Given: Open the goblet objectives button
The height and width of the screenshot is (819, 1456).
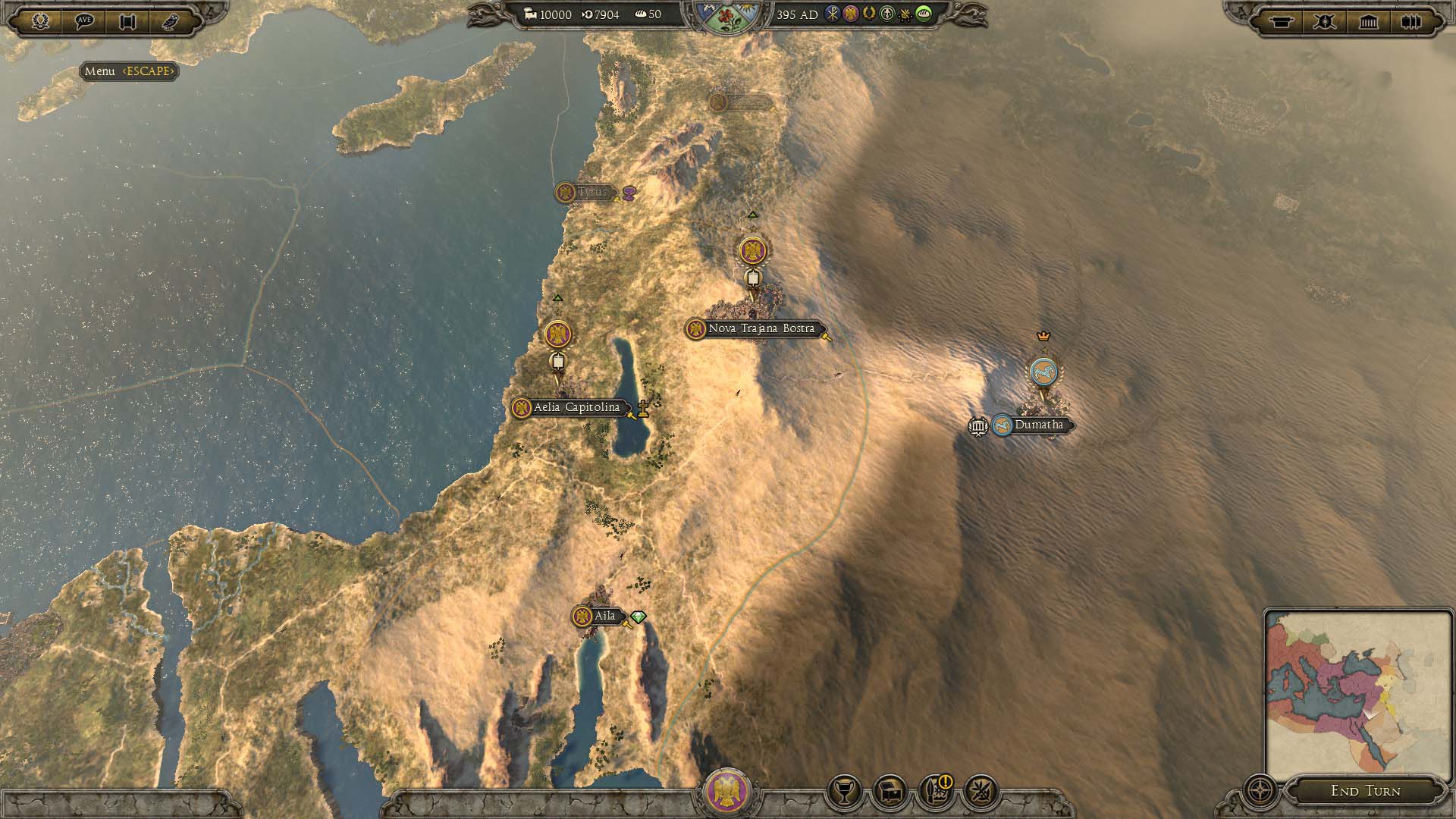Looking at the screenshot, I should (843, 792).
